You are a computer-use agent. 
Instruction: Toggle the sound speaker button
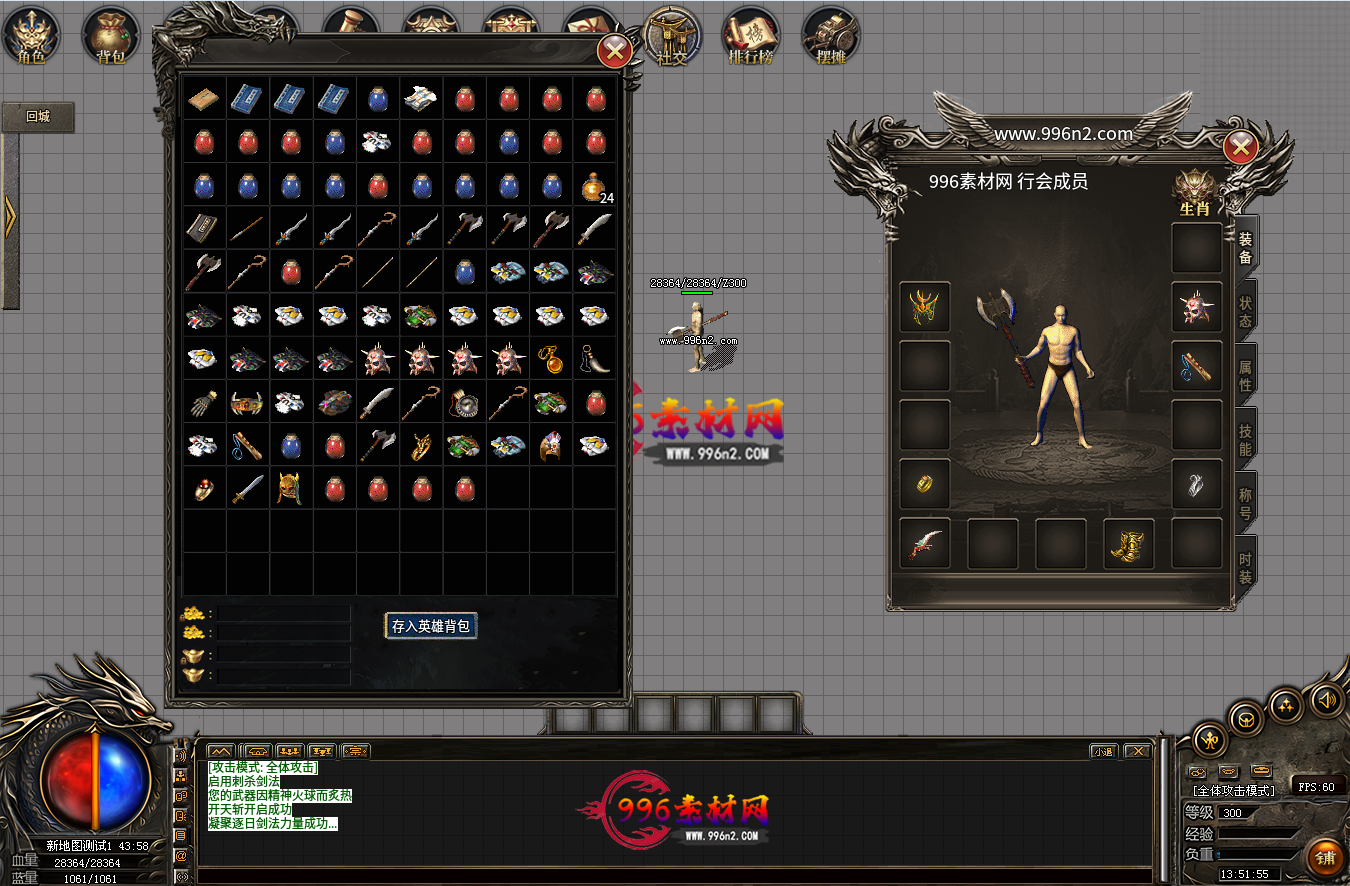(1327, 701)
